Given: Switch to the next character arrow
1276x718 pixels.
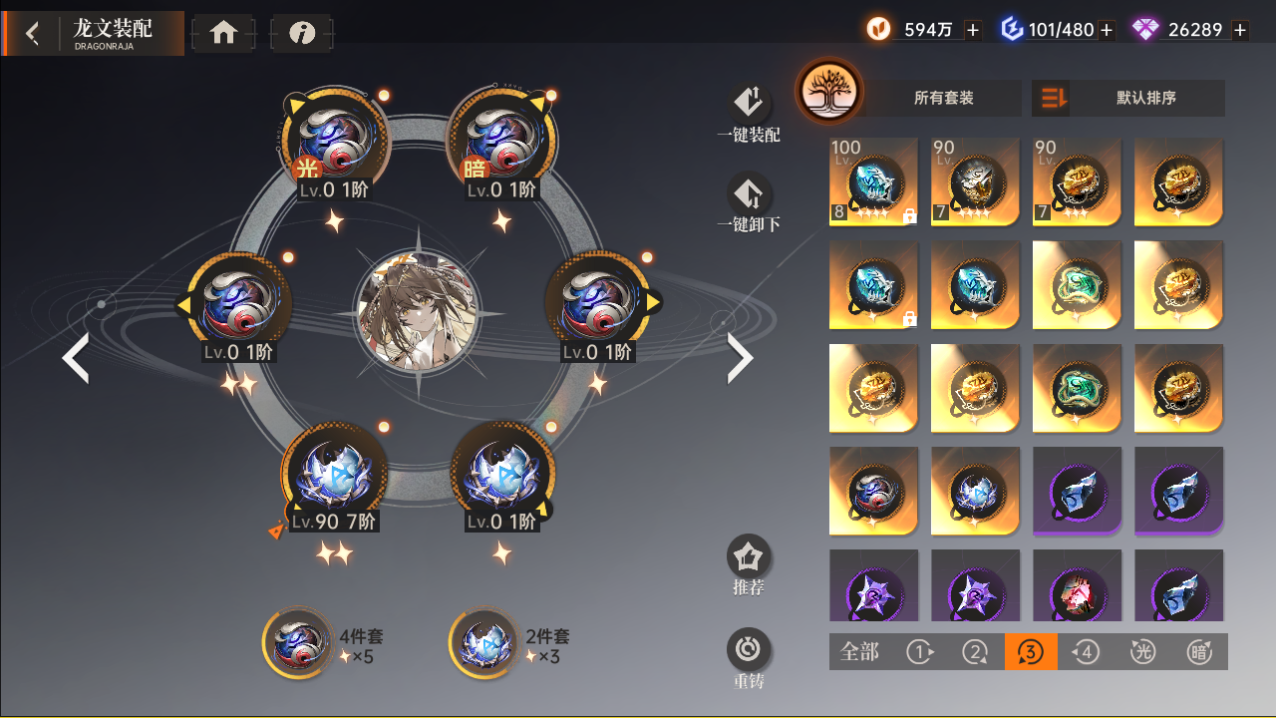Looking at the screenshot, I should [739, 358].
